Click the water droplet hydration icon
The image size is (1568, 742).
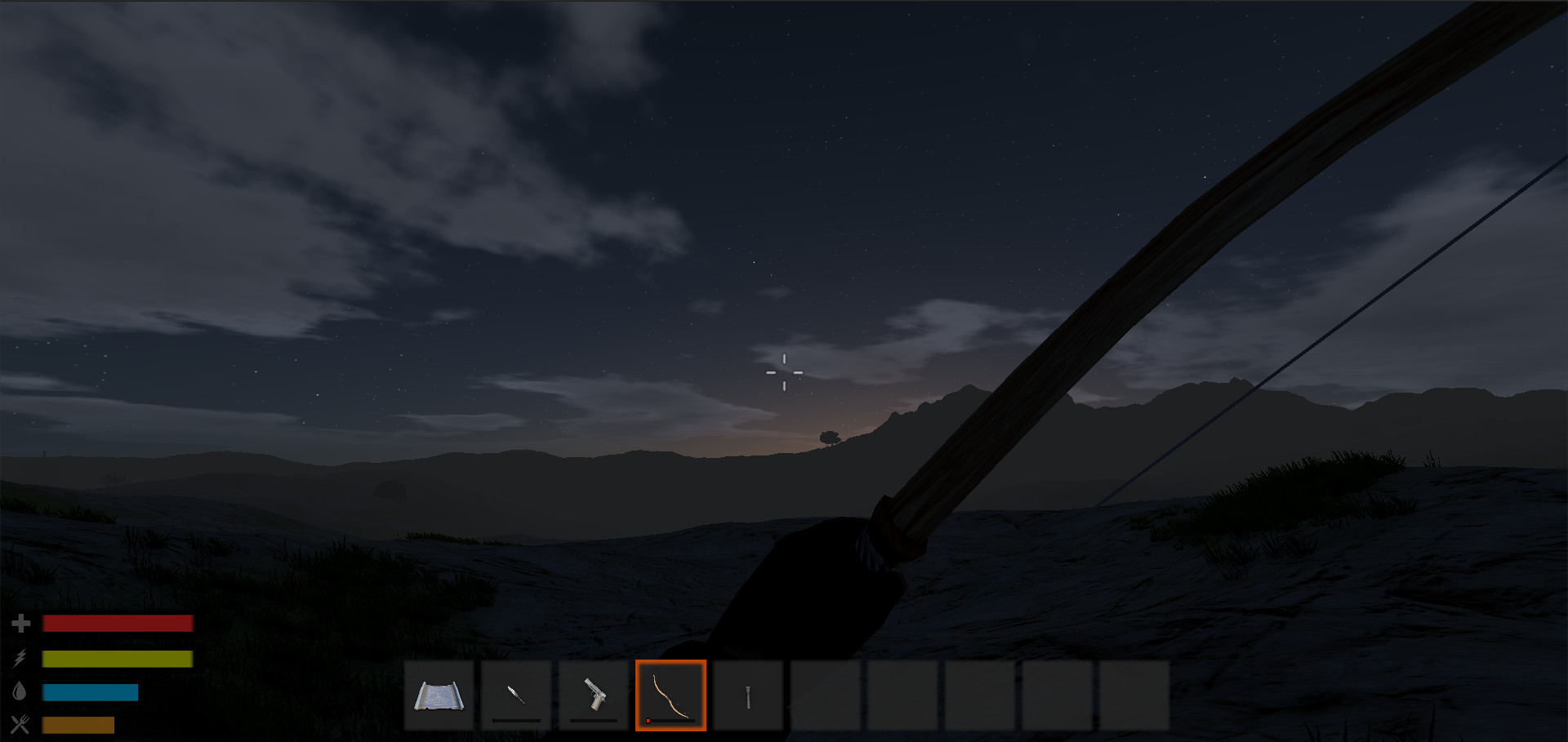[22, 690]
